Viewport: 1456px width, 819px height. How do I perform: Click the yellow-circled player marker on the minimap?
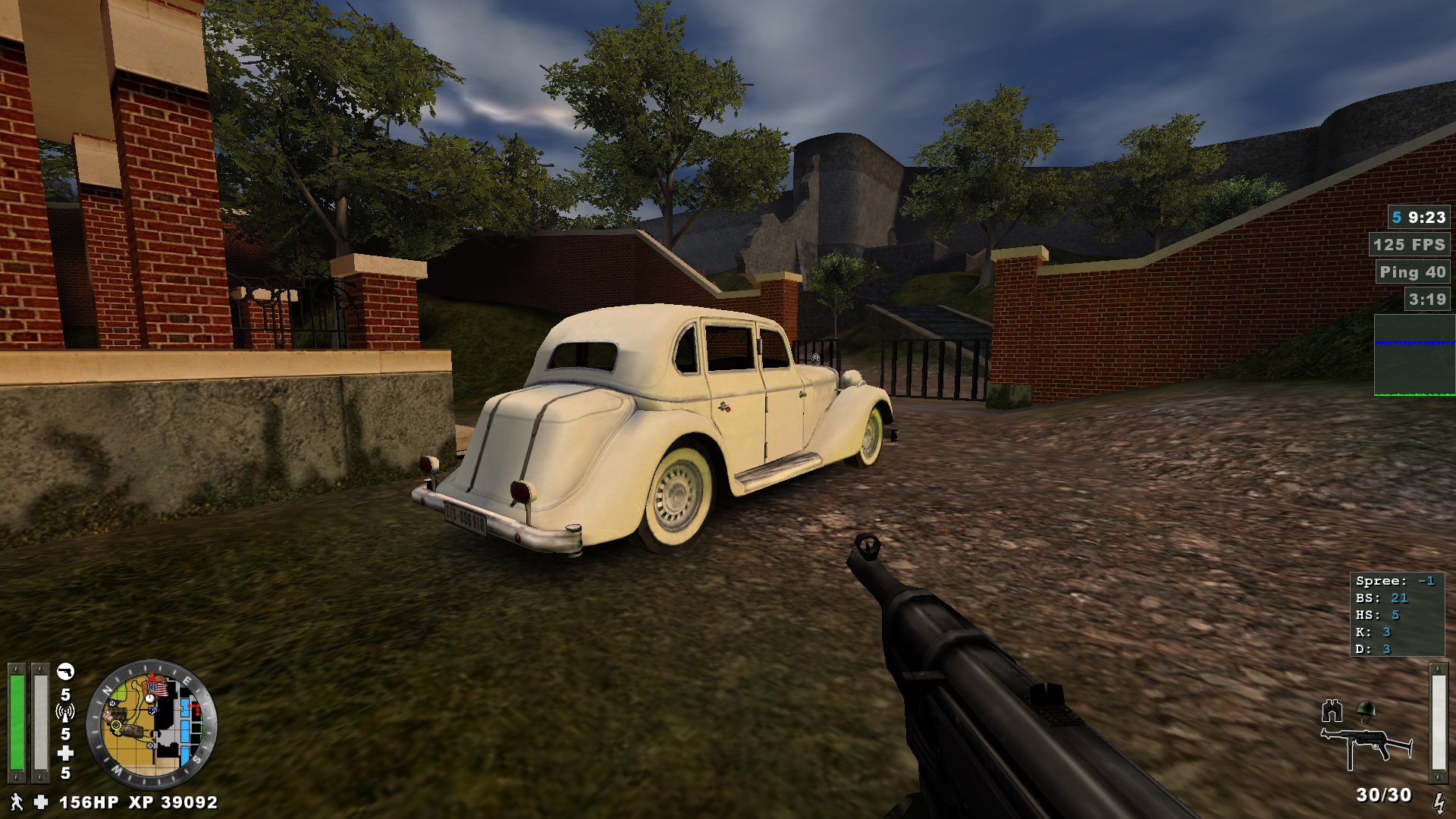[x=116, y=725]
